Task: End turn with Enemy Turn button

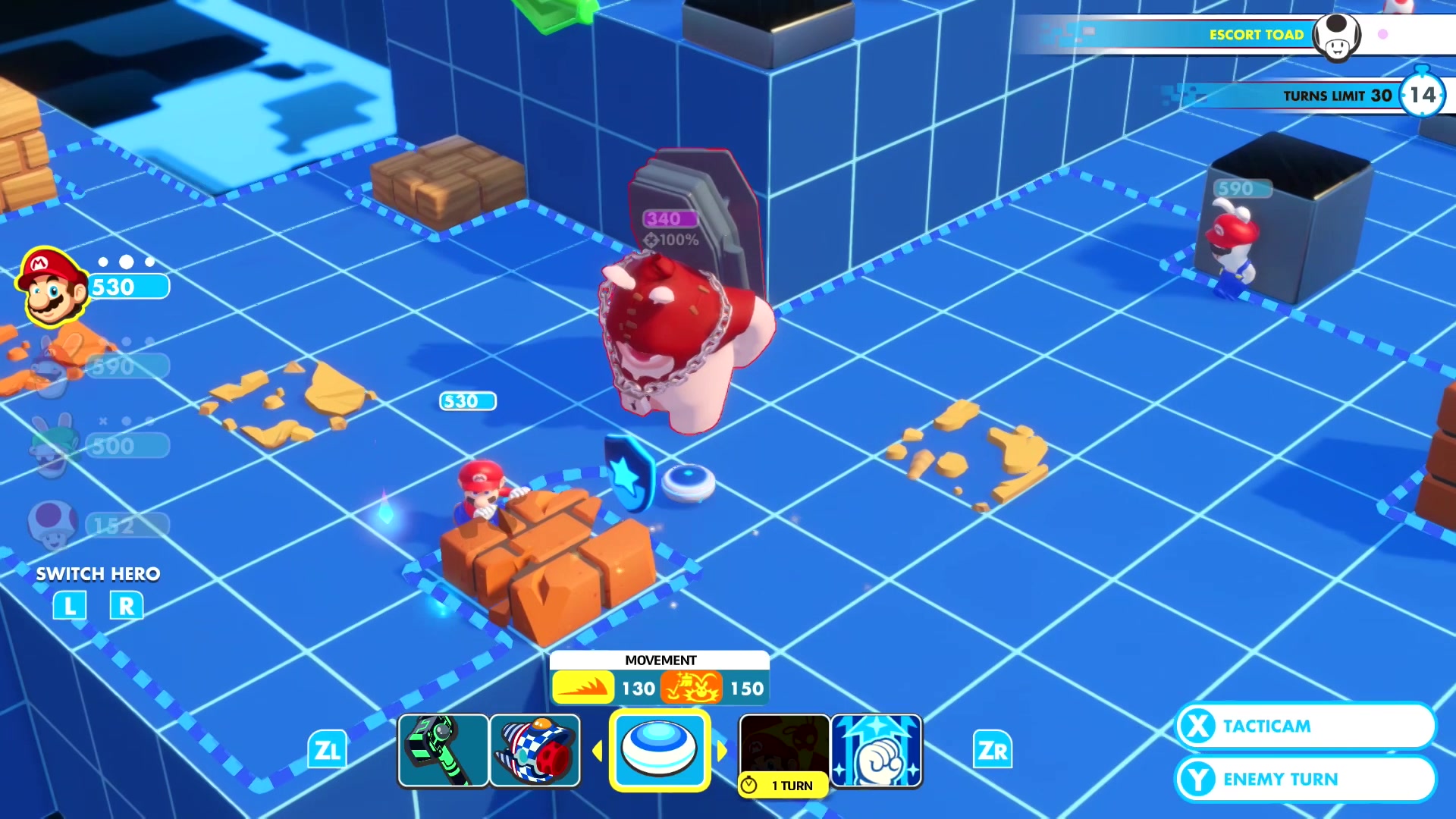Action: (x=1304, y=779)
